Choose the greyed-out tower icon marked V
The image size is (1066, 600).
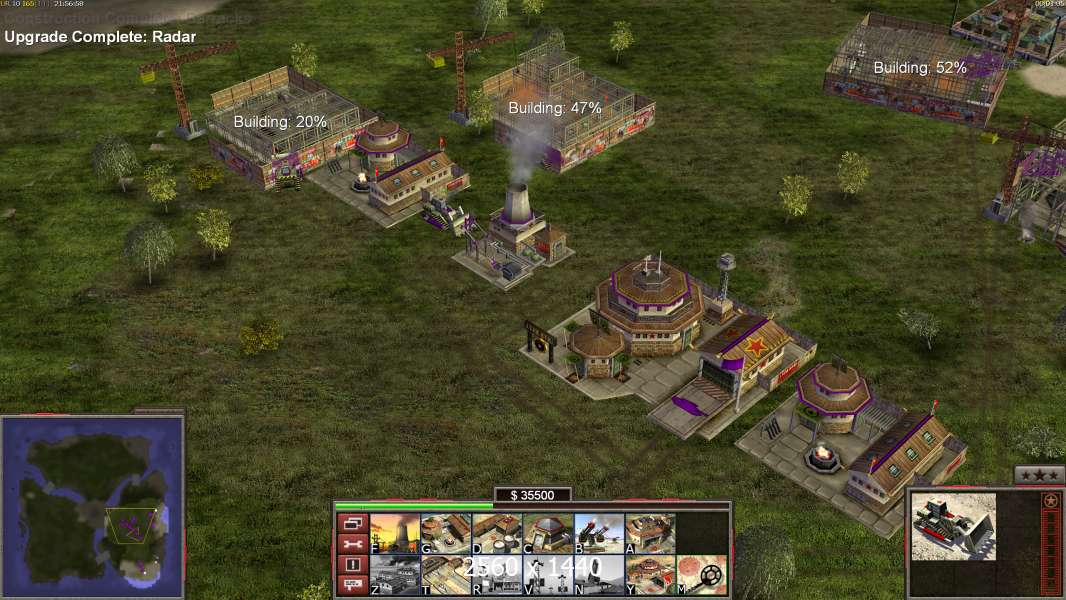click(x=548, y=575)
